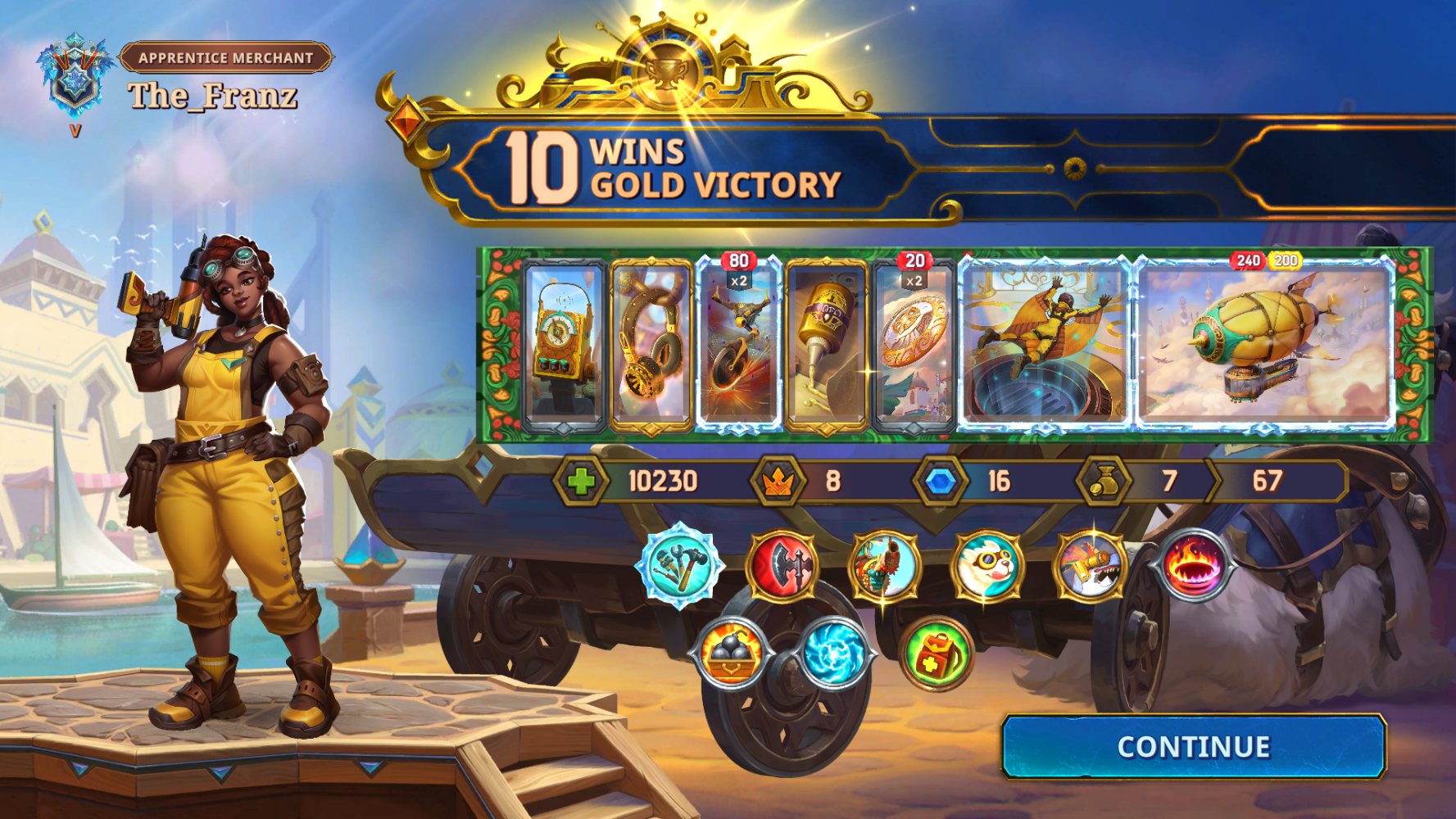This screenshot has width=1456, height=819.
Task: Inspect the shark with gun skill
Action: pos(1090,566)
